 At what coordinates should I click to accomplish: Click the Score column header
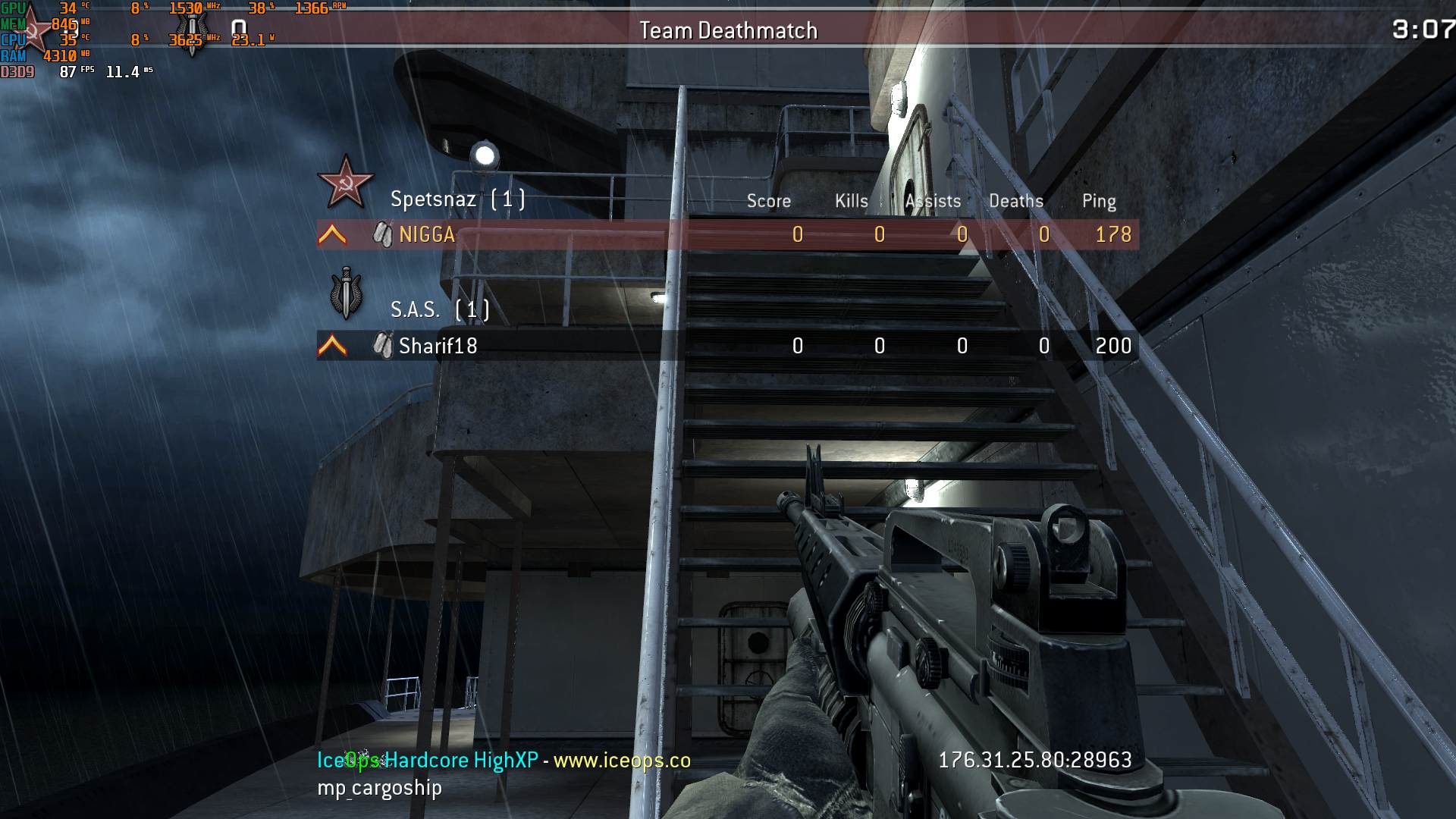768,201
